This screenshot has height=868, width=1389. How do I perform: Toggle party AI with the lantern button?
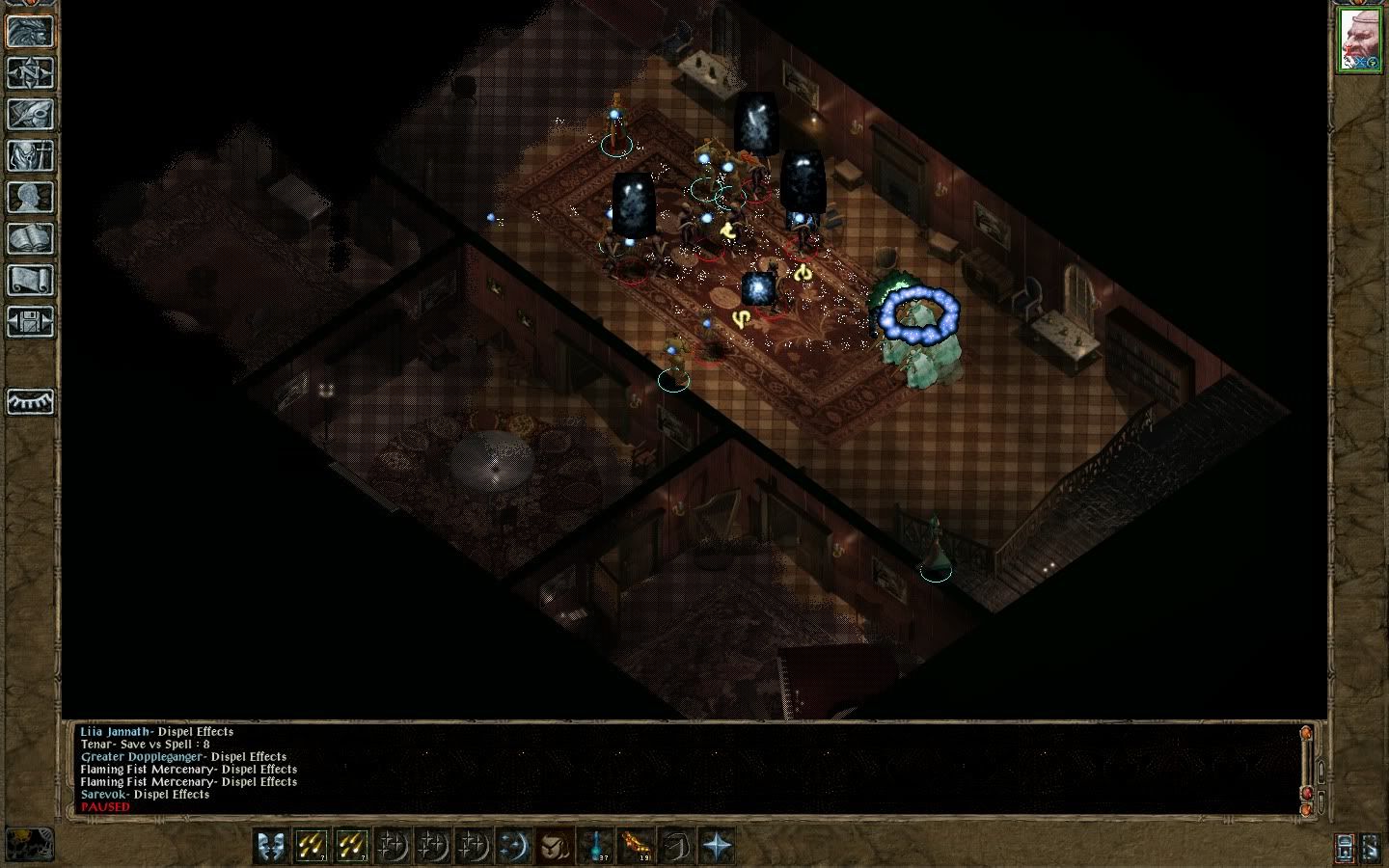tap(1346, 847)
